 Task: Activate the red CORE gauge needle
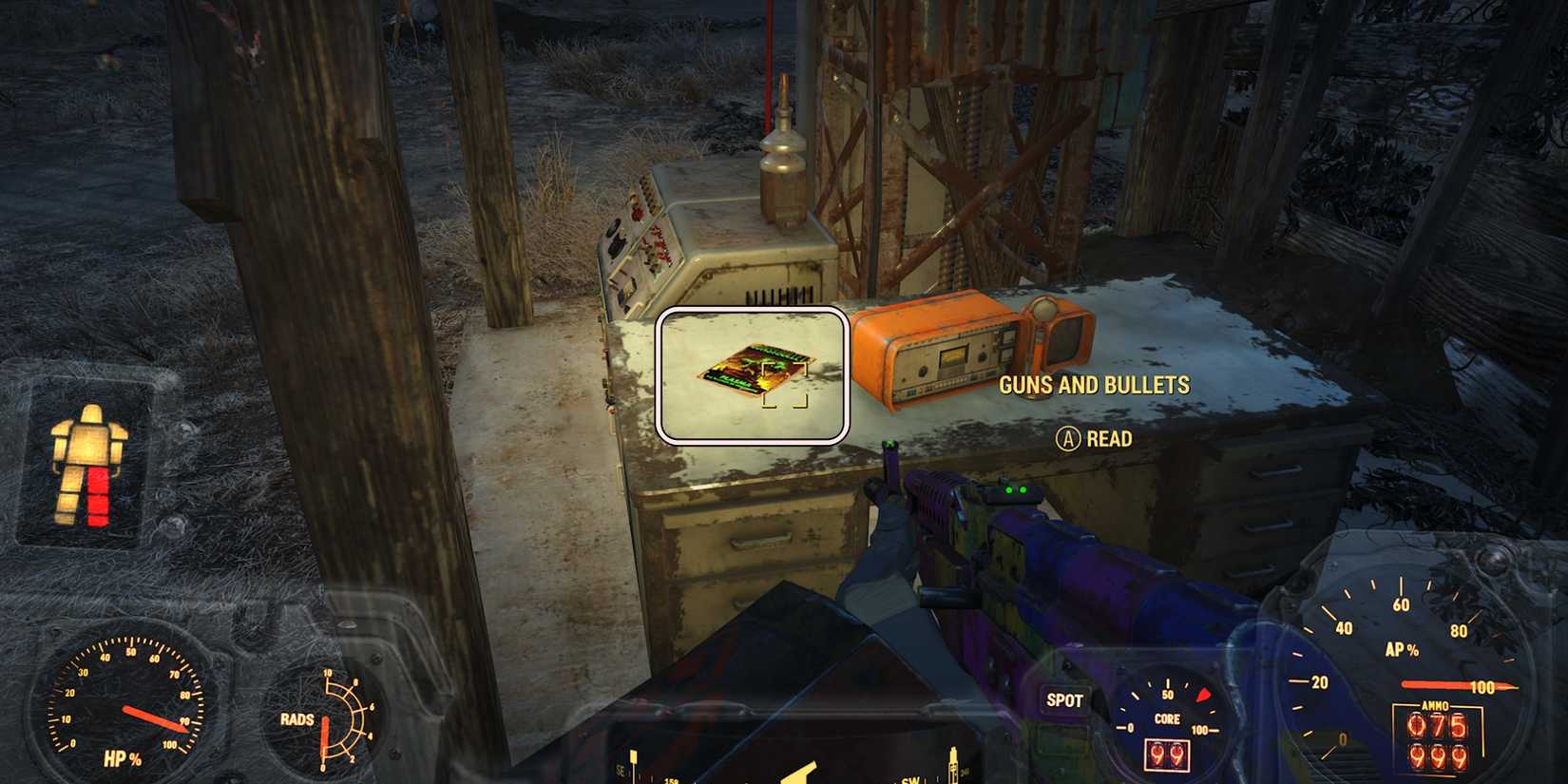click(1203, 695)
